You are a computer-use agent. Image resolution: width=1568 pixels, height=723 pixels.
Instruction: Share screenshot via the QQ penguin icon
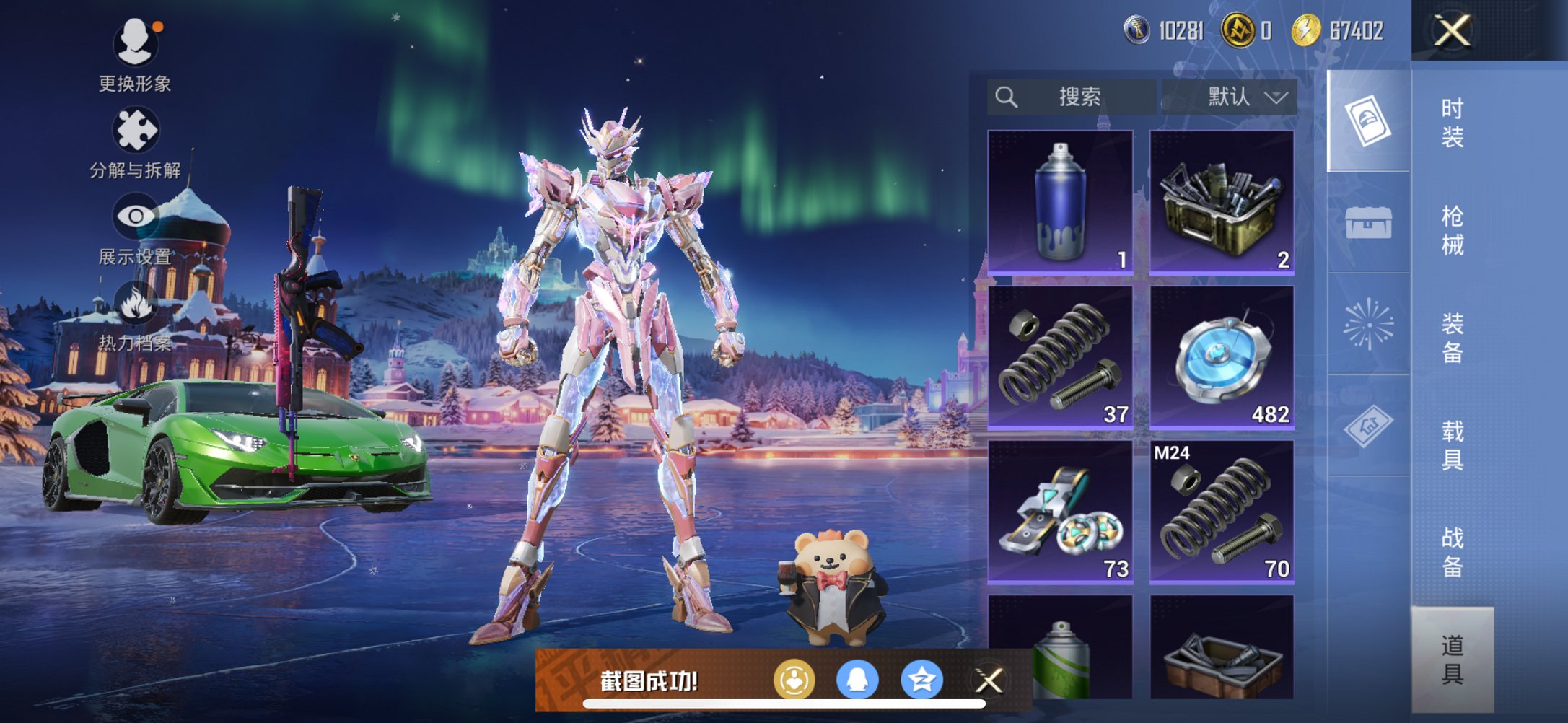857,680
